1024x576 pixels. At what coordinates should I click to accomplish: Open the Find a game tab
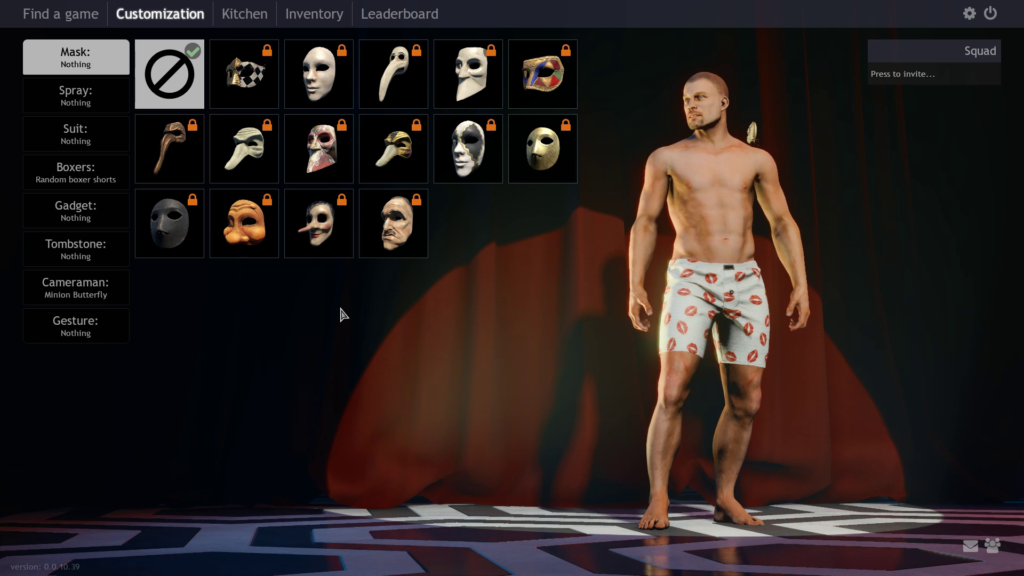(x=60, y=14)
